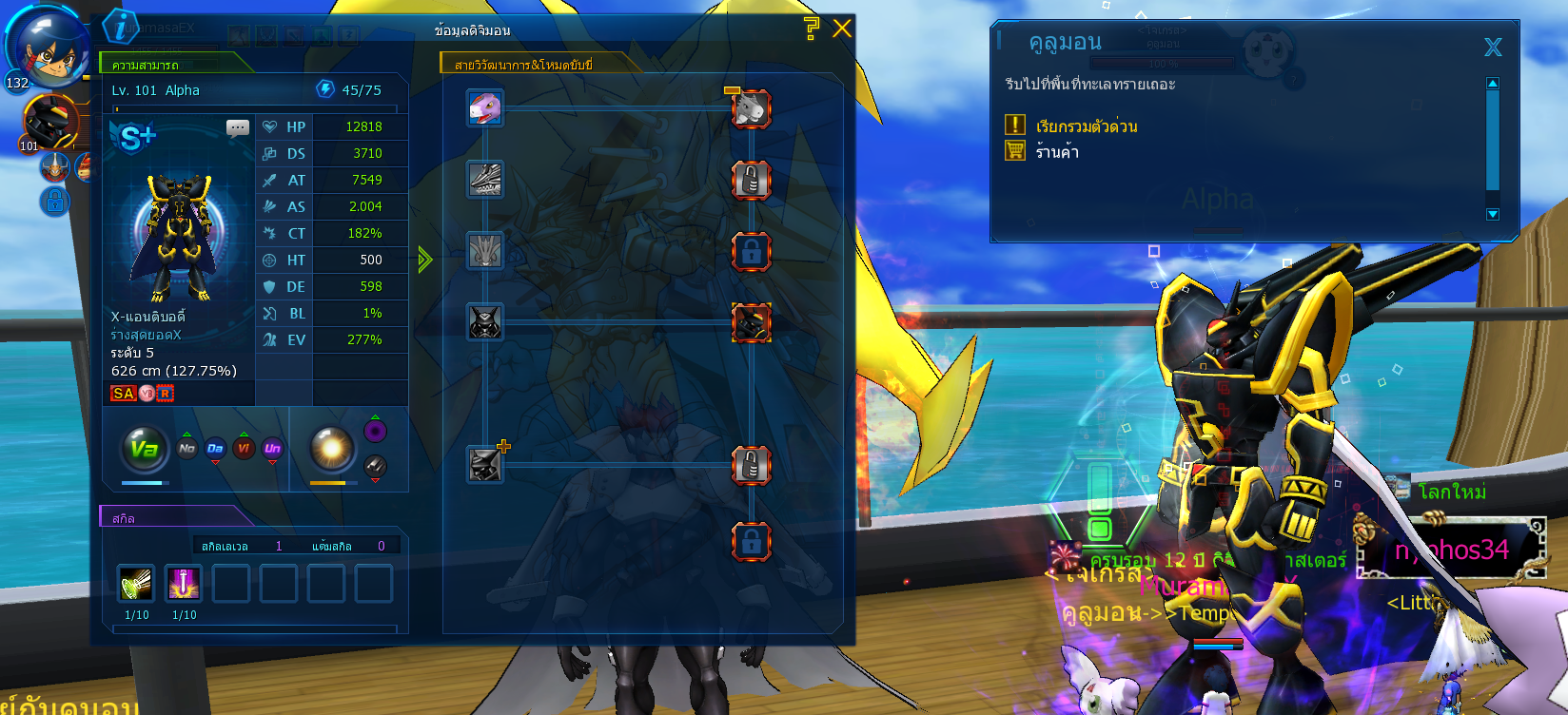Close the Digimon info window

coord(842,29)
